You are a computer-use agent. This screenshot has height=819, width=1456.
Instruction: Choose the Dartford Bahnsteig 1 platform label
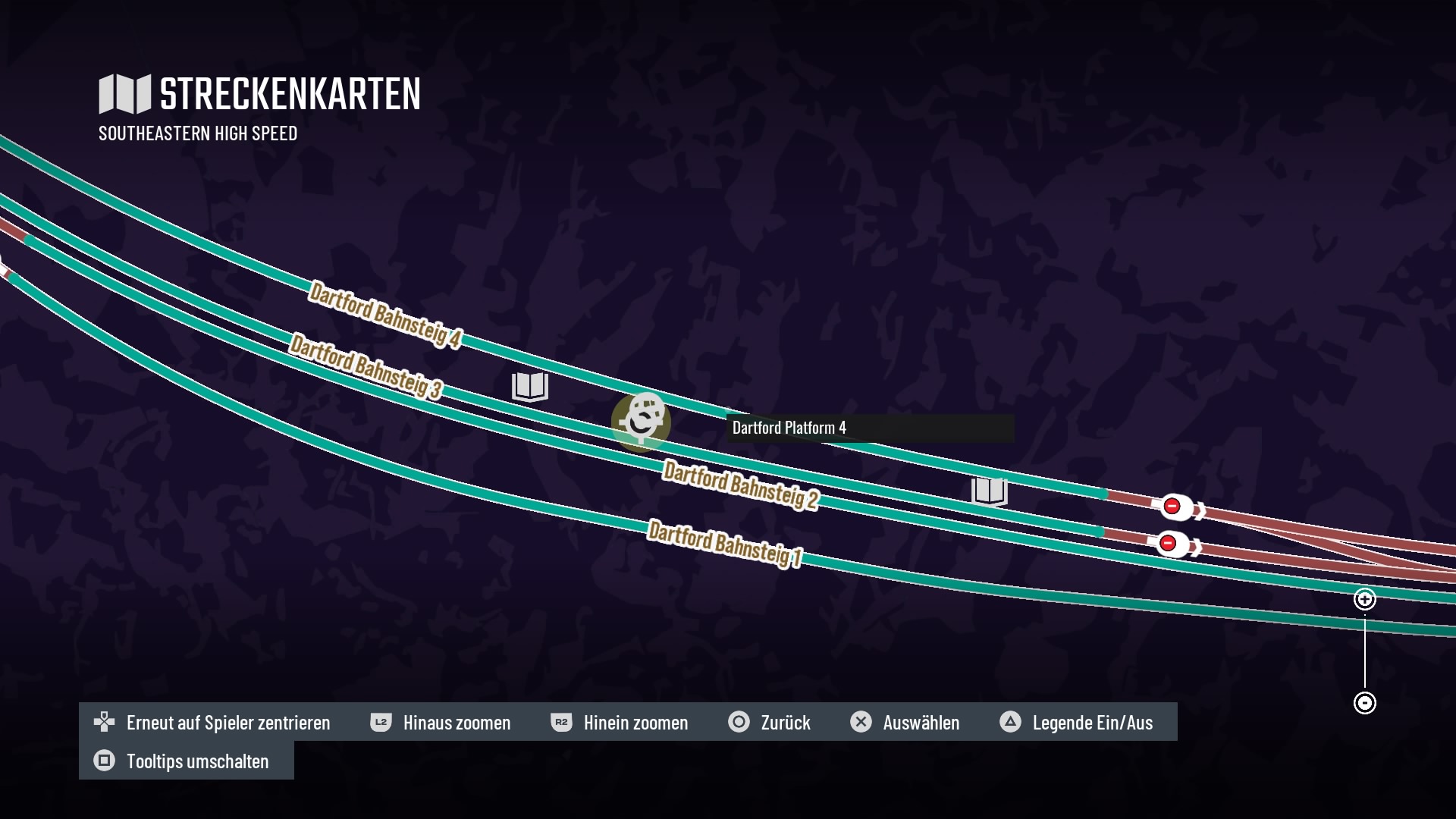click(x=724, y=543)
